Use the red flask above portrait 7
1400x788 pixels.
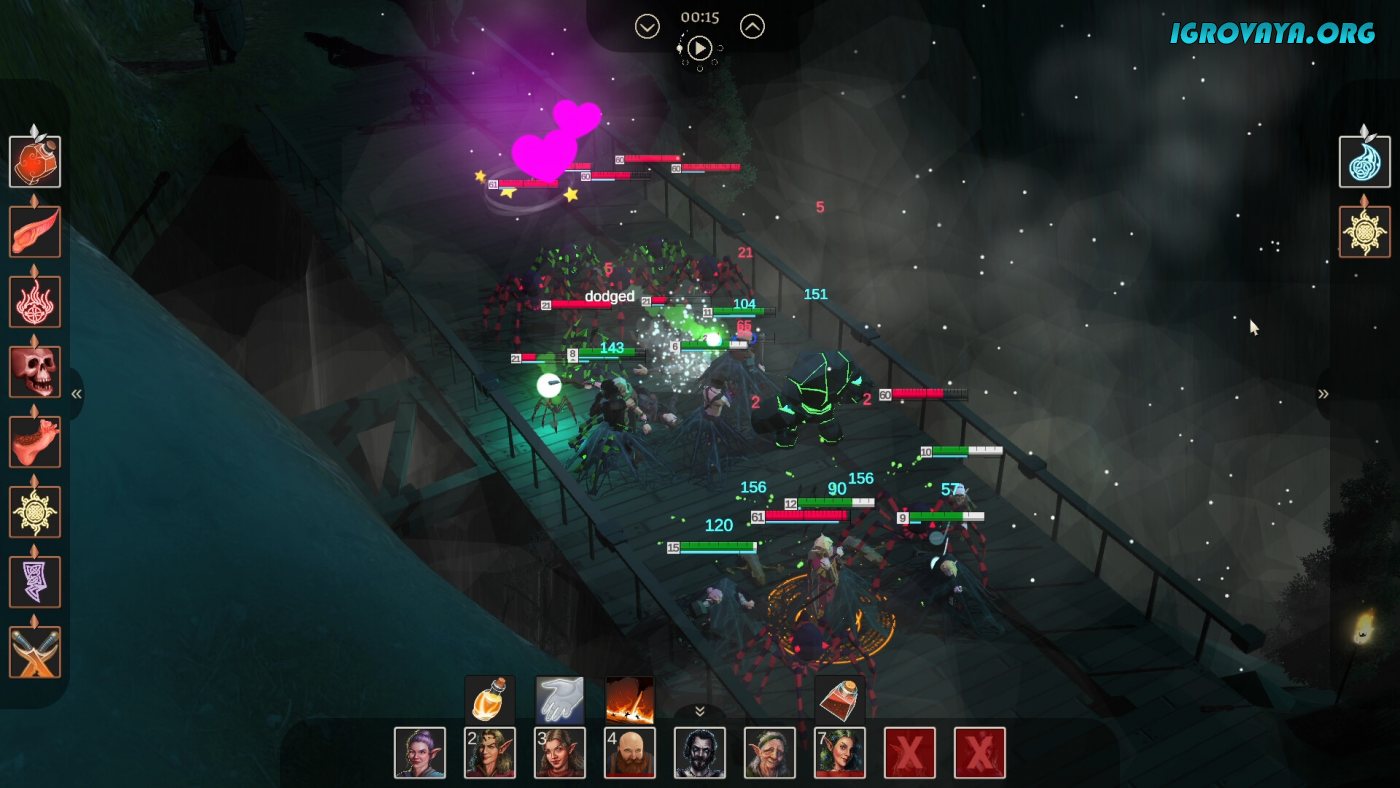point(840,700)
